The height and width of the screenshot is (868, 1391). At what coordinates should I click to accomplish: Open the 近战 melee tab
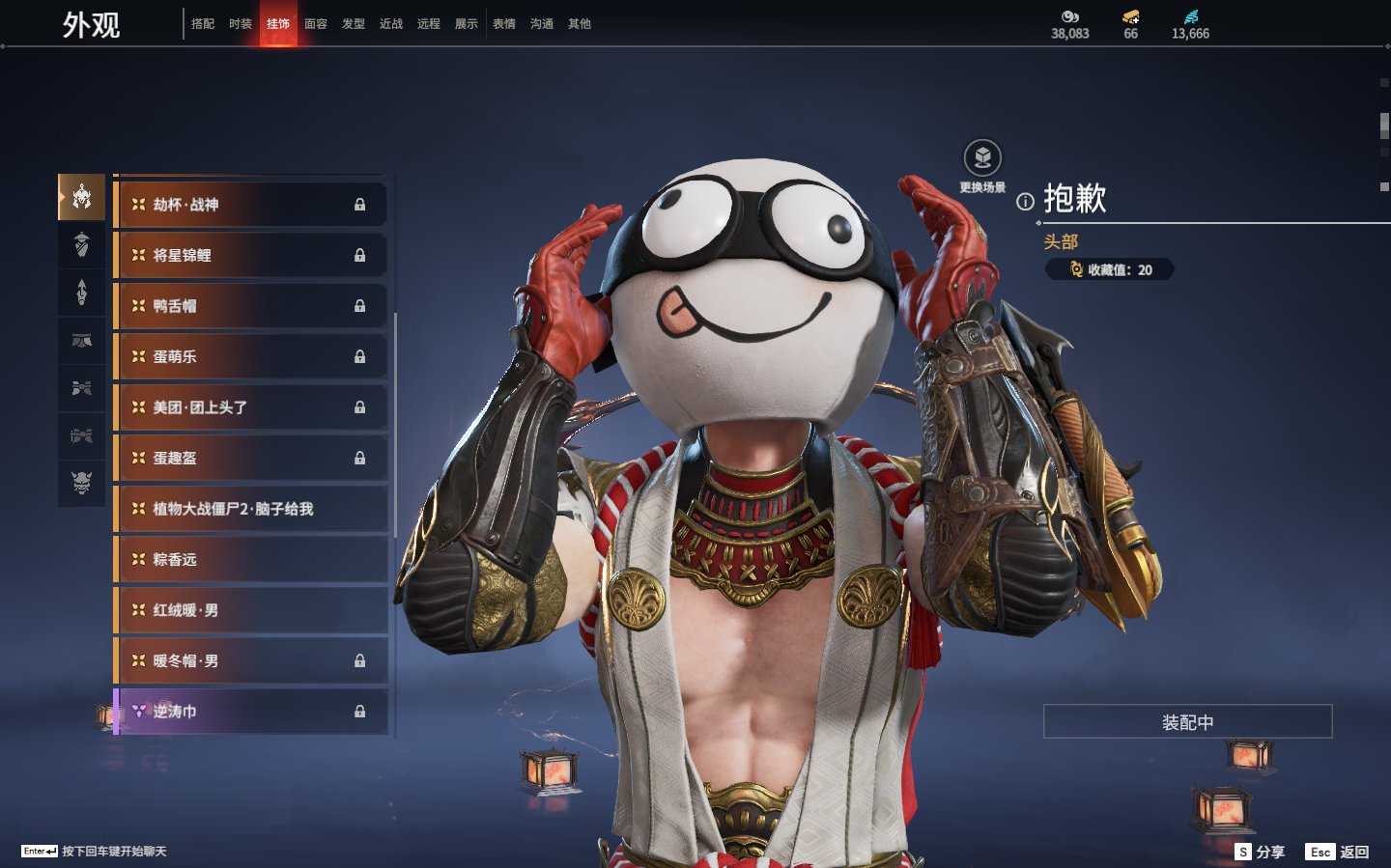click(391, 24)
